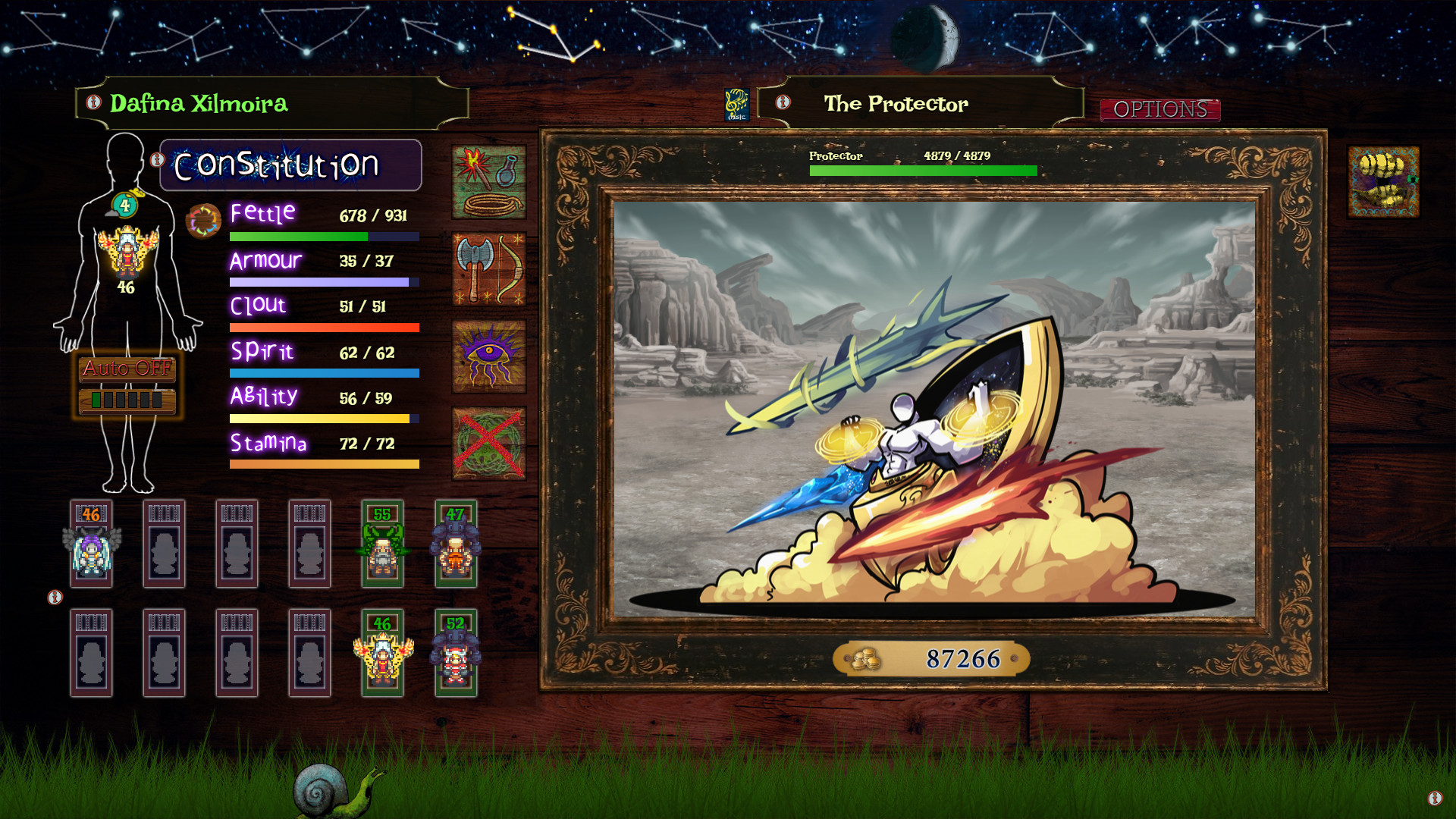Select the purple eye spell icon
This screenshot has width=1456, height=819.
(x=488, y=356)
